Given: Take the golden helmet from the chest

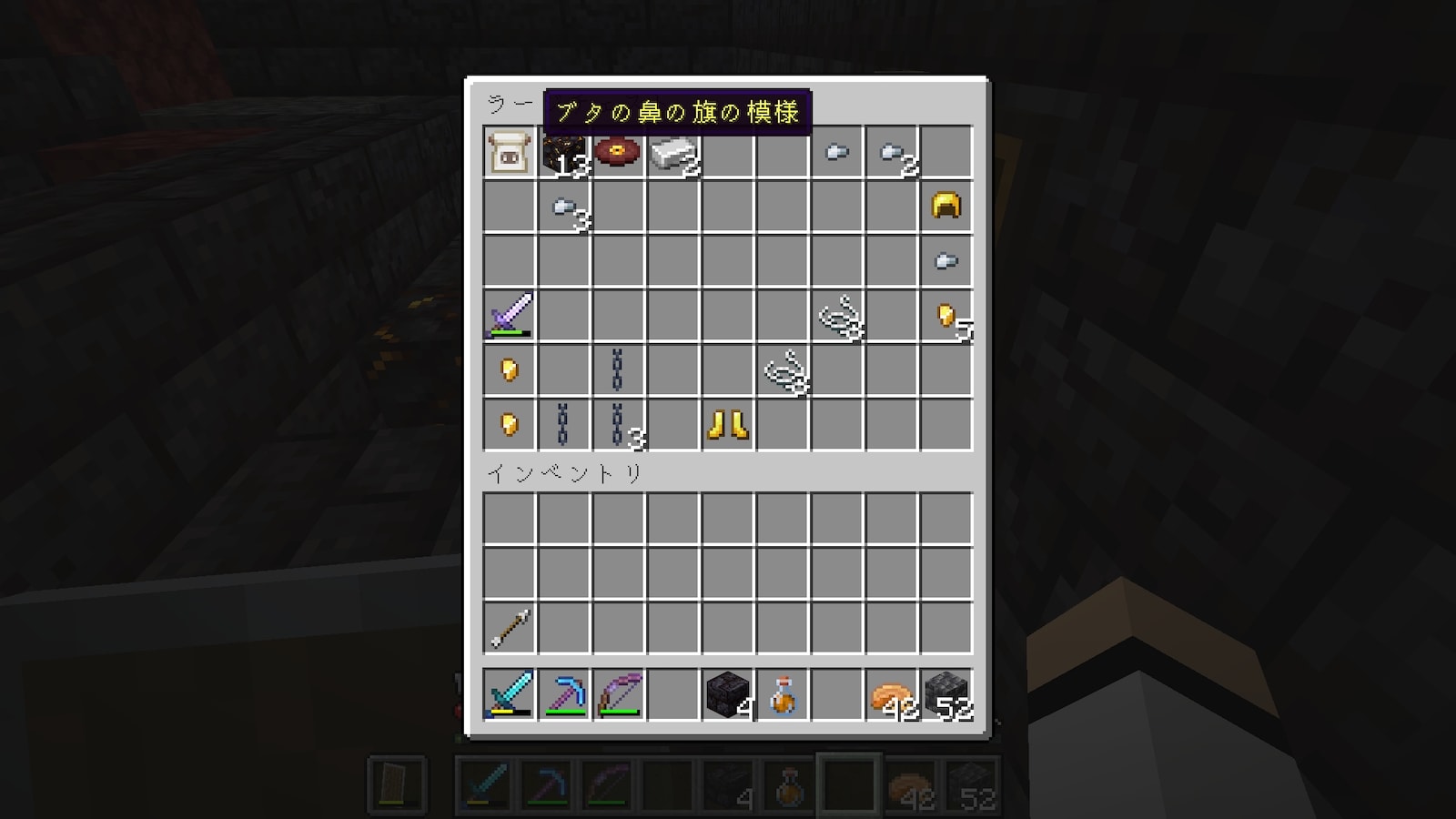Looking at the screenshot, I should tap(946, 206).
